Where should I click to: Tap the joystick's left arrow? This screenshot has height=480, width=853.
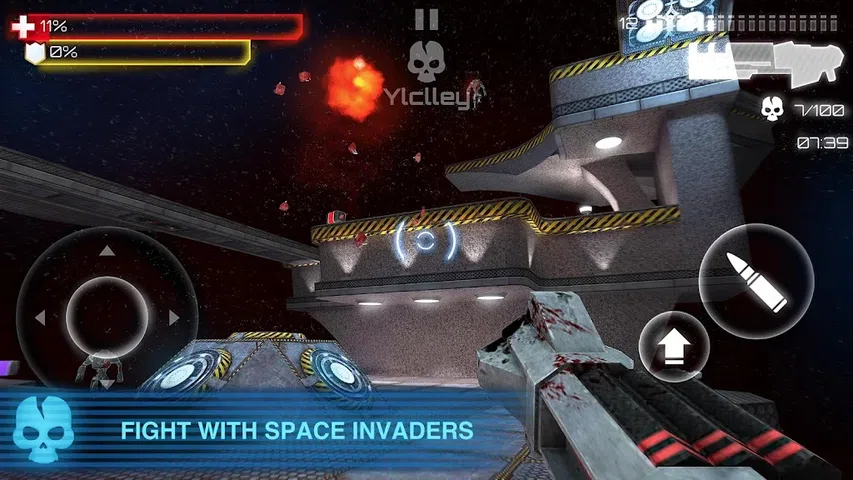40,318
